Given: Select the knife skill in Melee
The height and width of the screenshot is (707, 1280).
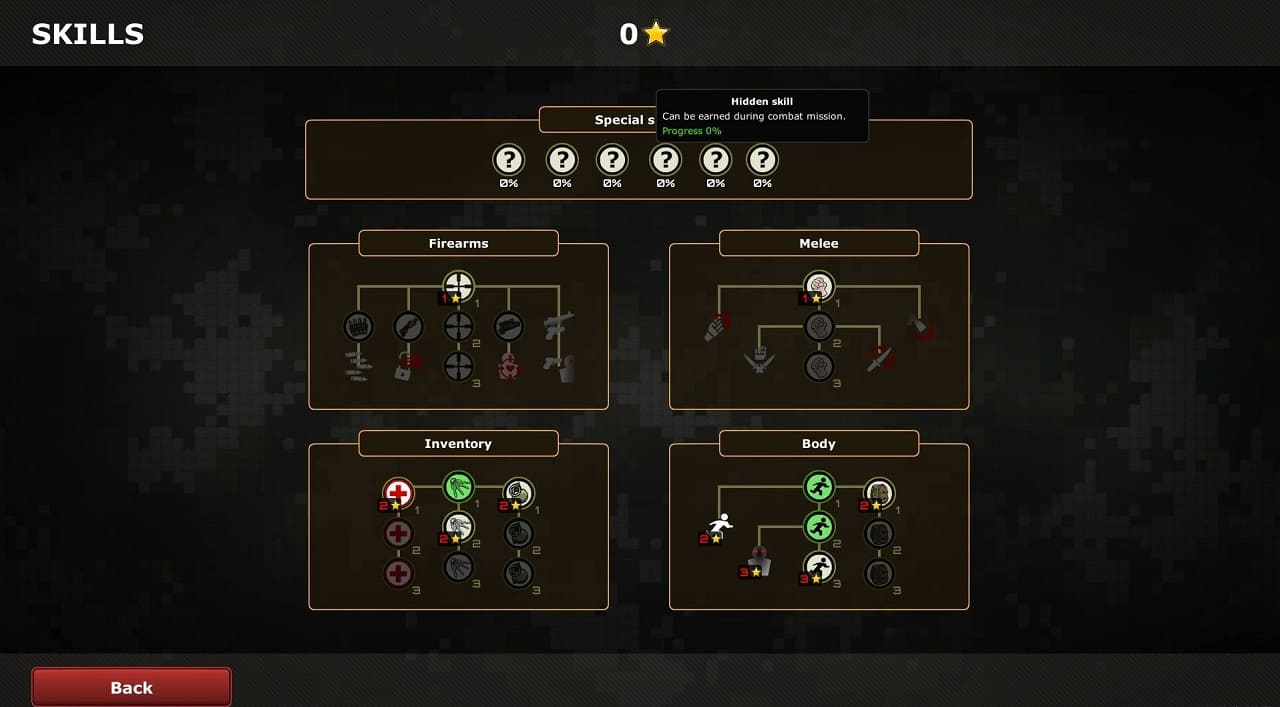Looking at the screenshot, I should 880,358.
